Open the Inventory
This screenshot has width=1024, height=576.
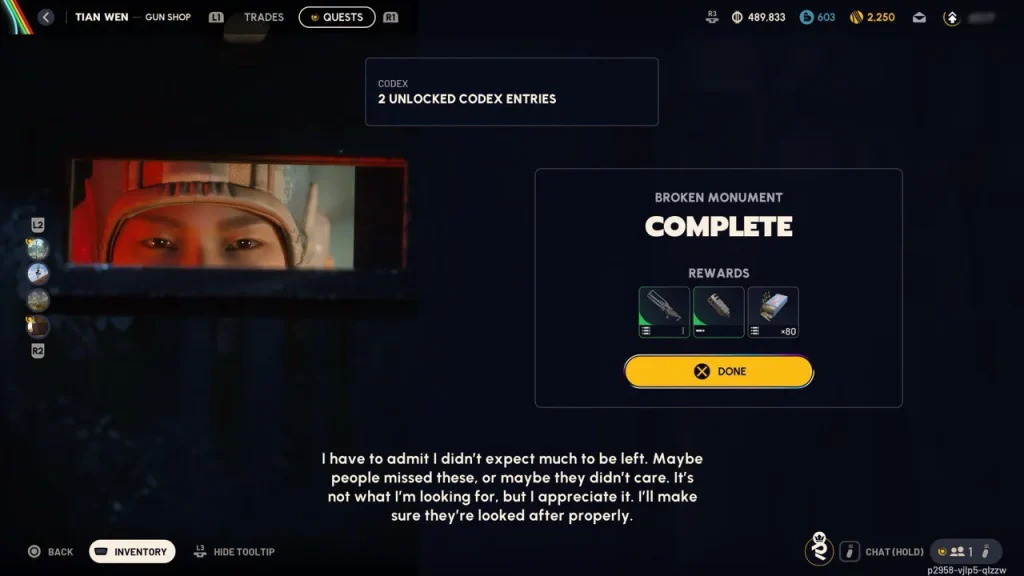132,551
